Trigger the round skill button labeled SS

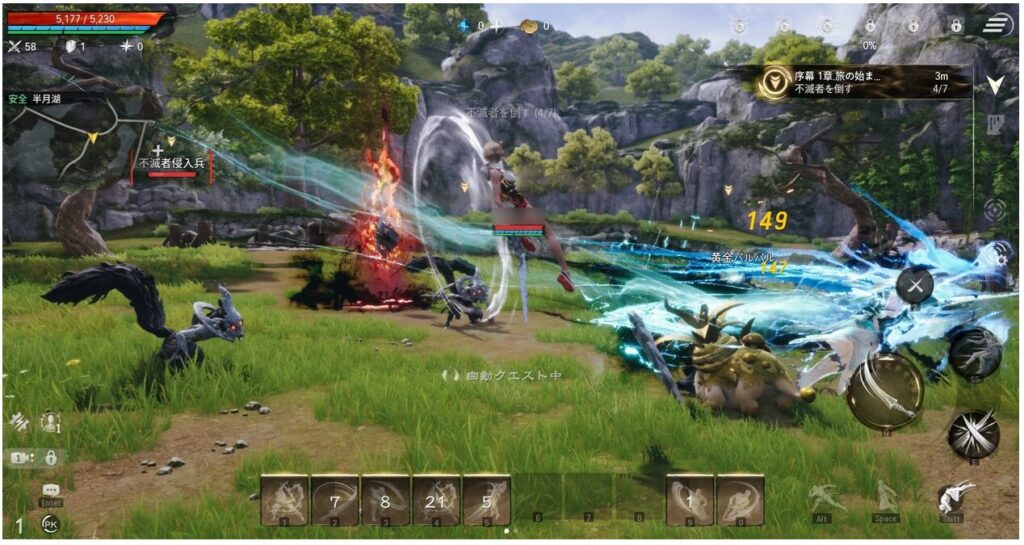click(x=975, y=352)
